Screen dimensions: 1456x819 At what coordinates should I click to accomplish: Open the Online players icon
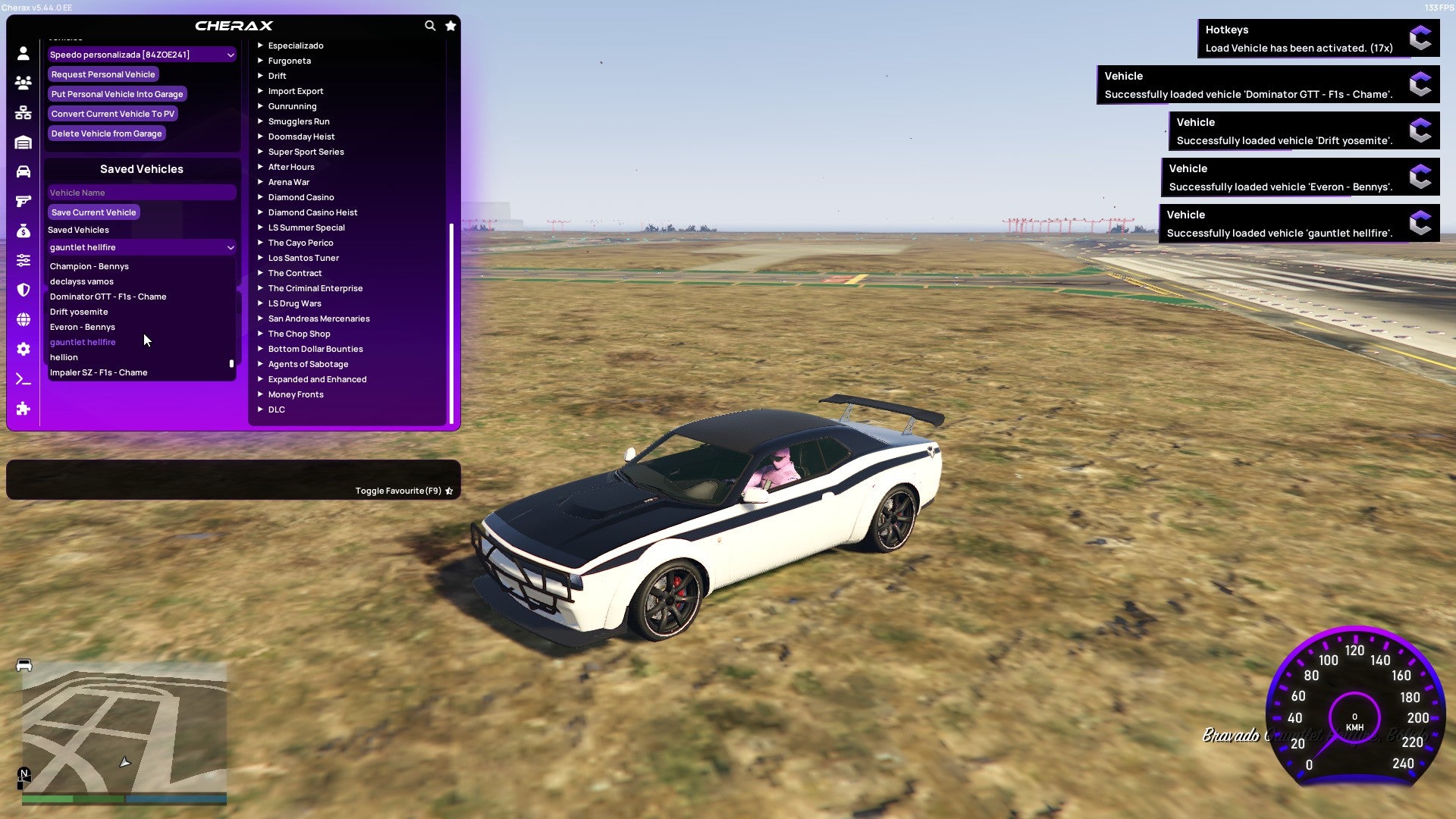pyautogui.click(x=23, y=83)
